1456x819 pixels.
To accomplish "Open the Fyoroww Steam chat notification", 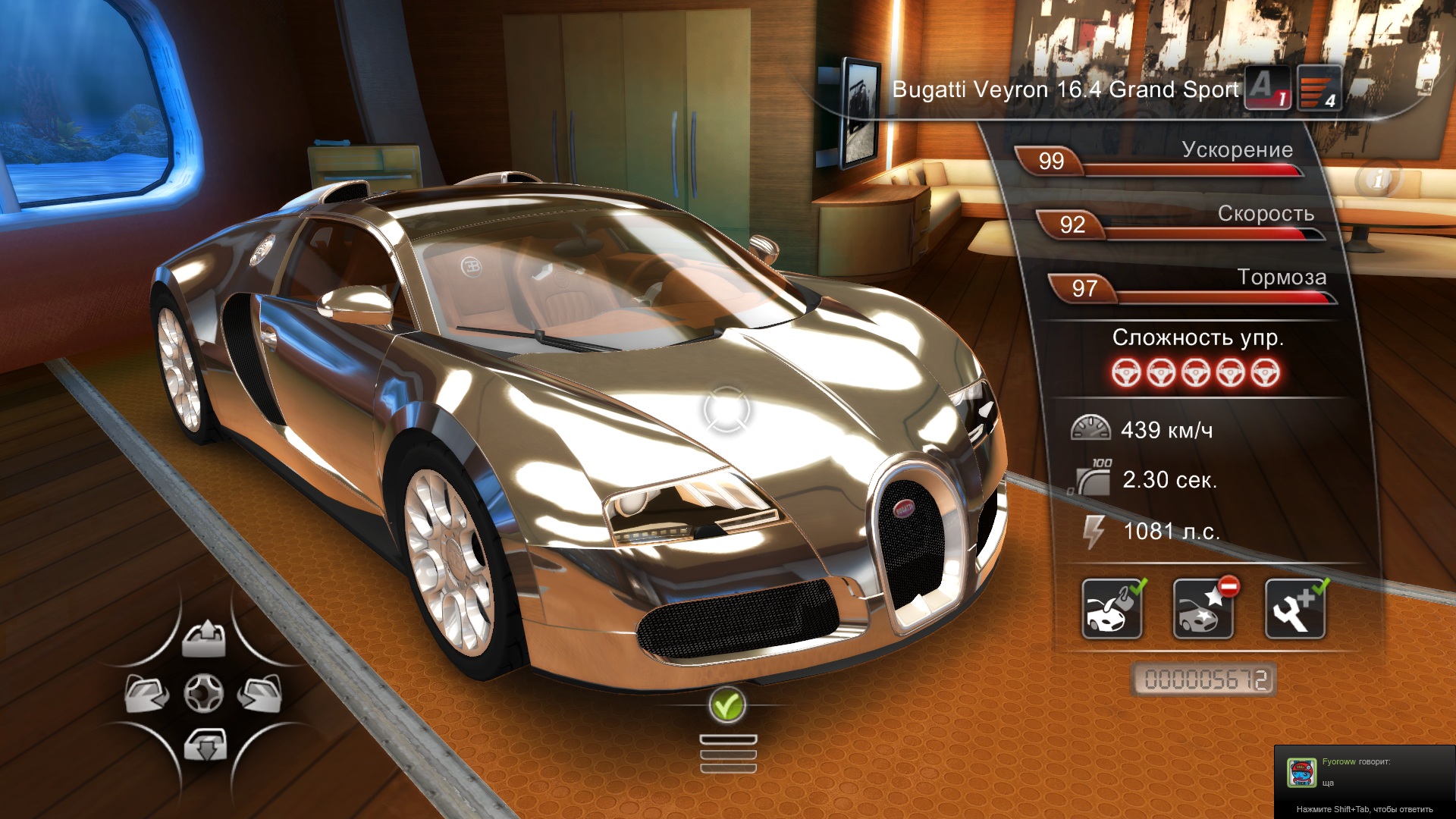I will point(1364,781).
